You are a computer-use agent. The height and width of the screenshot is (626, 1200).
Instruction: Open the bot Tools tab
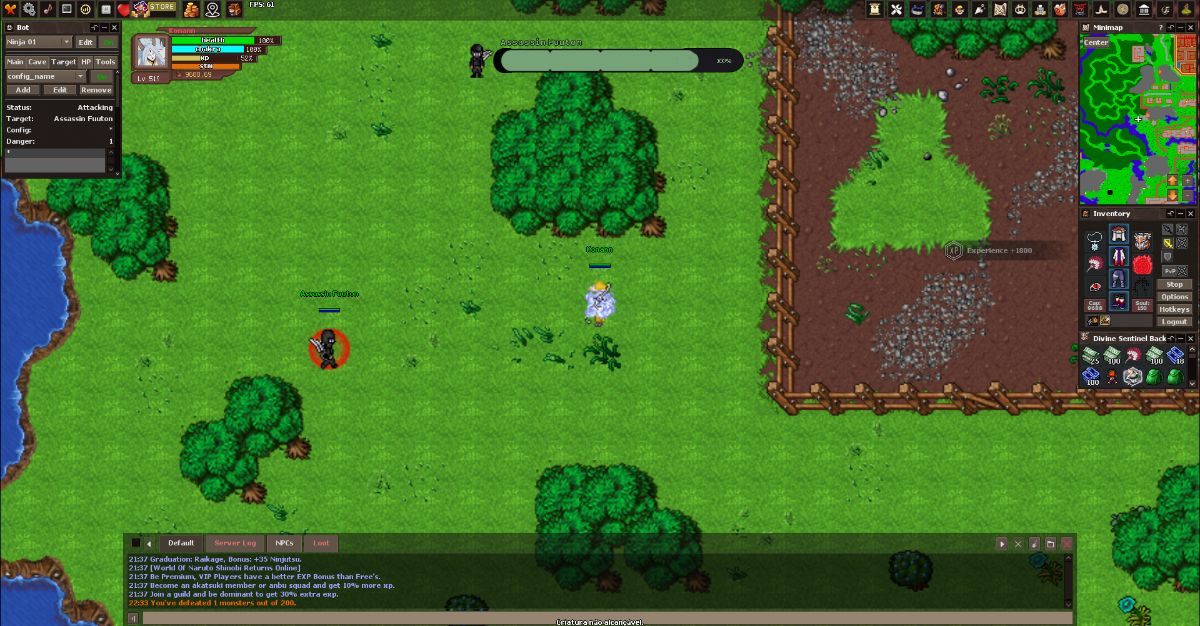click(x=105, y=62)
